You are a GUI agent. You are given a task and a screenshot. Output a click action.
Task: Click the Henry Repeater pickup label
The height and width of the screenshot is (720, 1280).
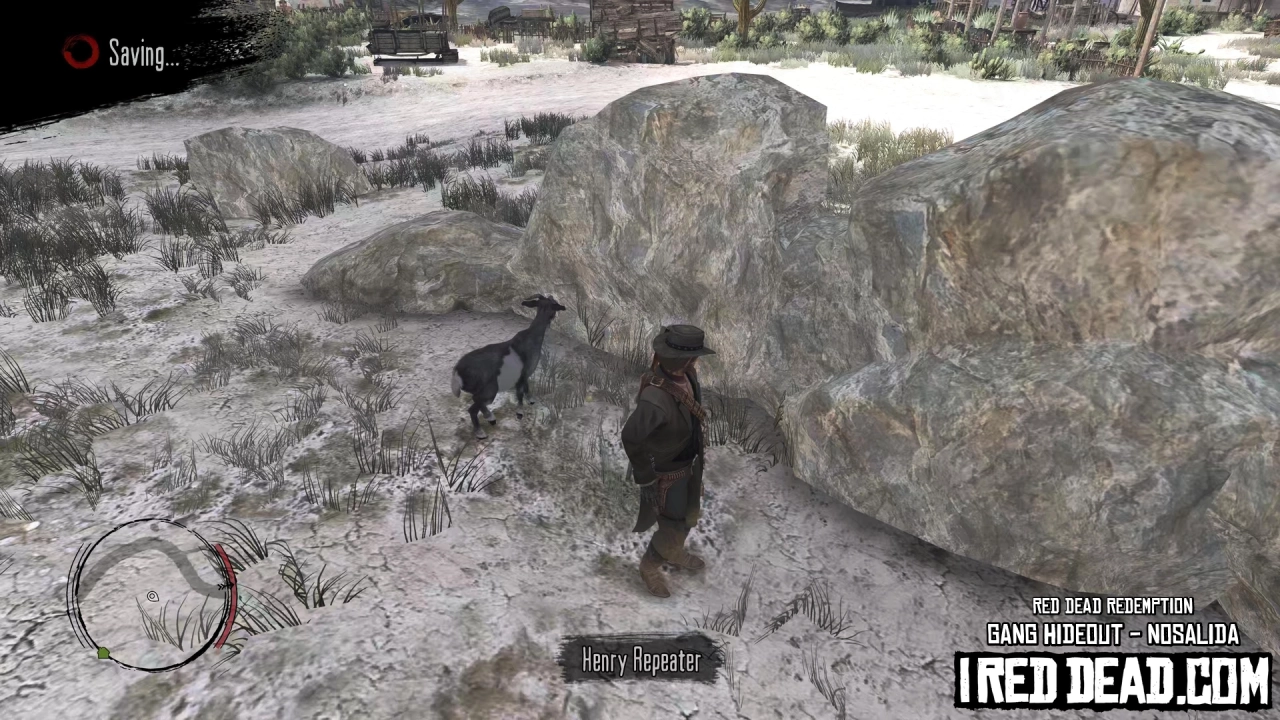point(642,660)
